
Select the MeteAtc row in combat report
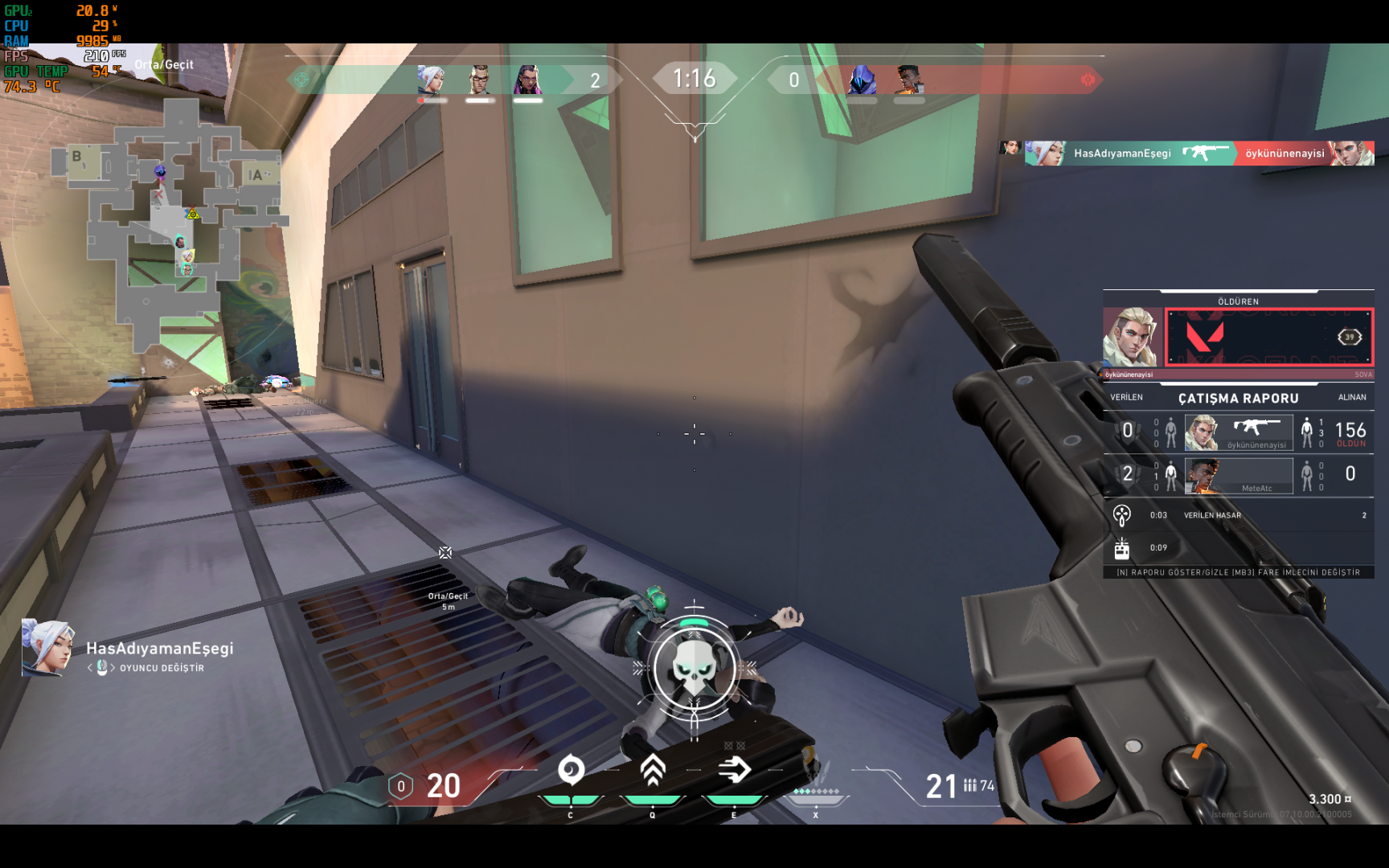(1238, 475)
